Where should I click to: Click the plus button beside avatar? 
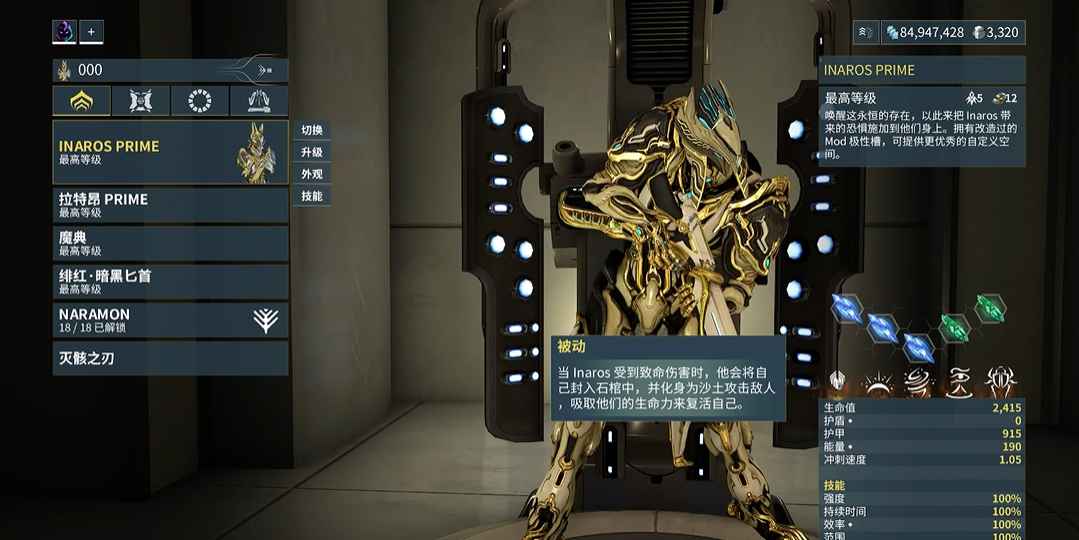point(91,32)
